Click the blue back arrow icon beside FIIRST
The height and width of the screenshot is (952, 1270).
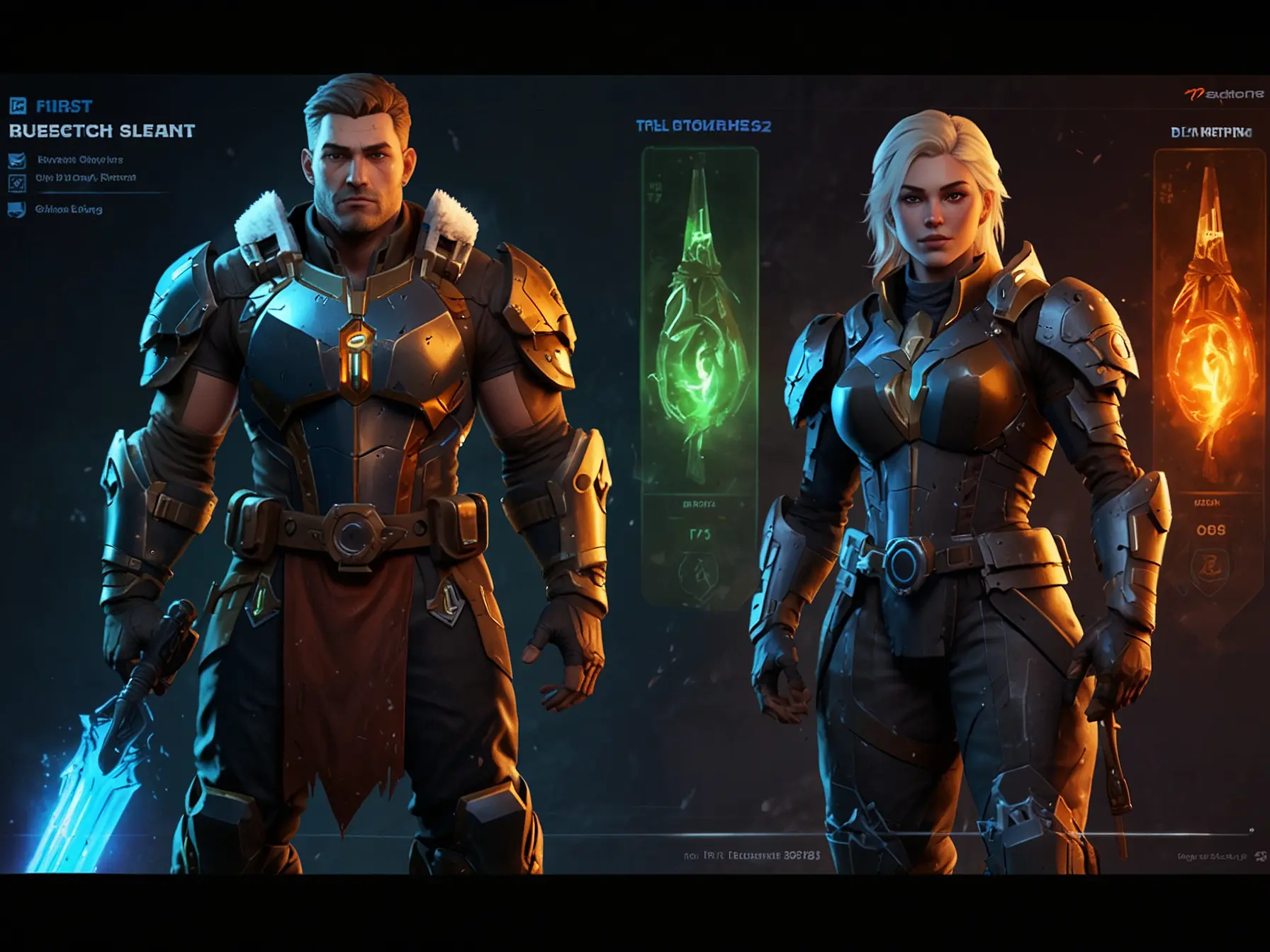point(18,106)
